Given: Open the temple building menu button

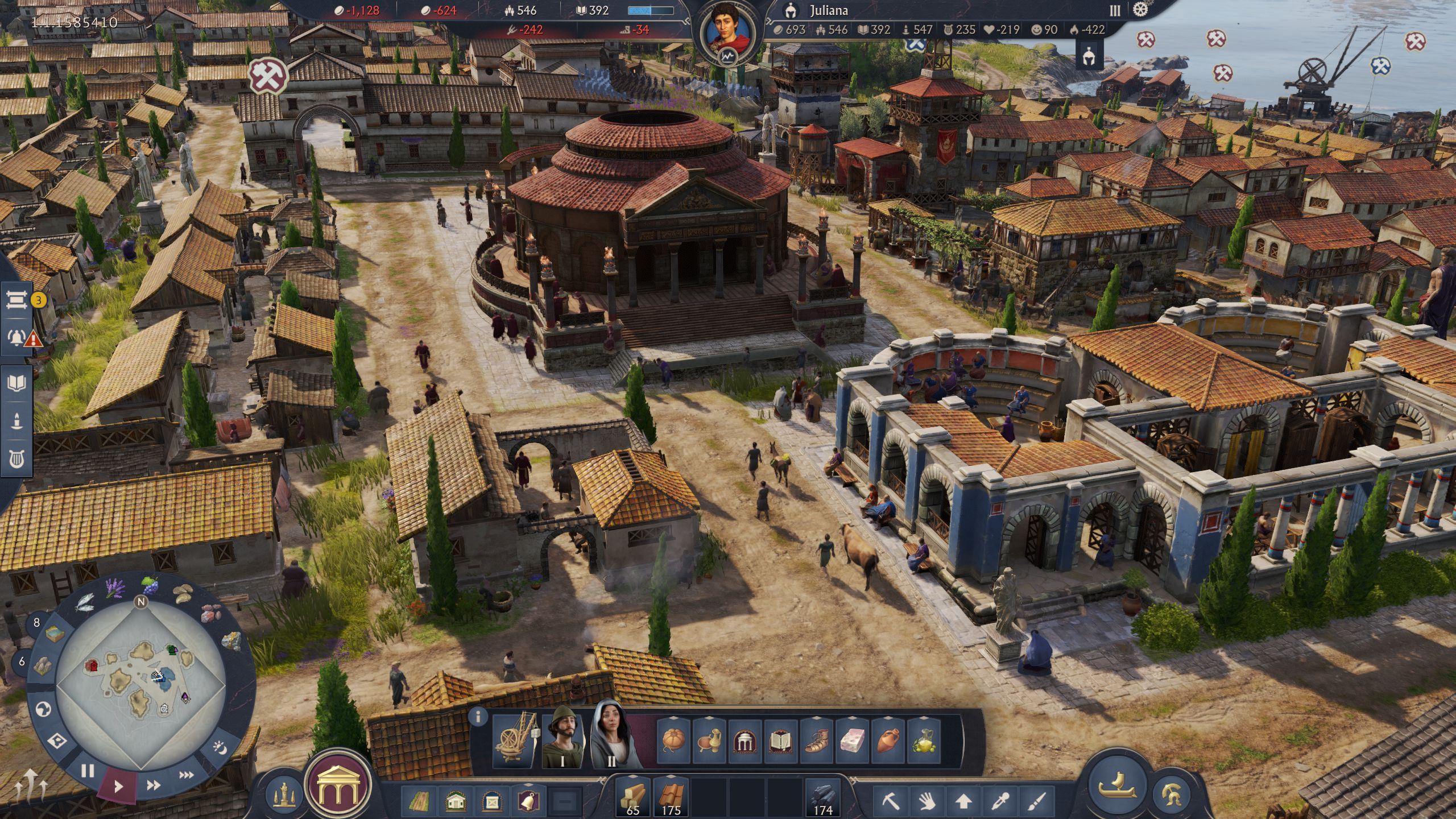Looking at the screenshot, I should coord(338,786).
